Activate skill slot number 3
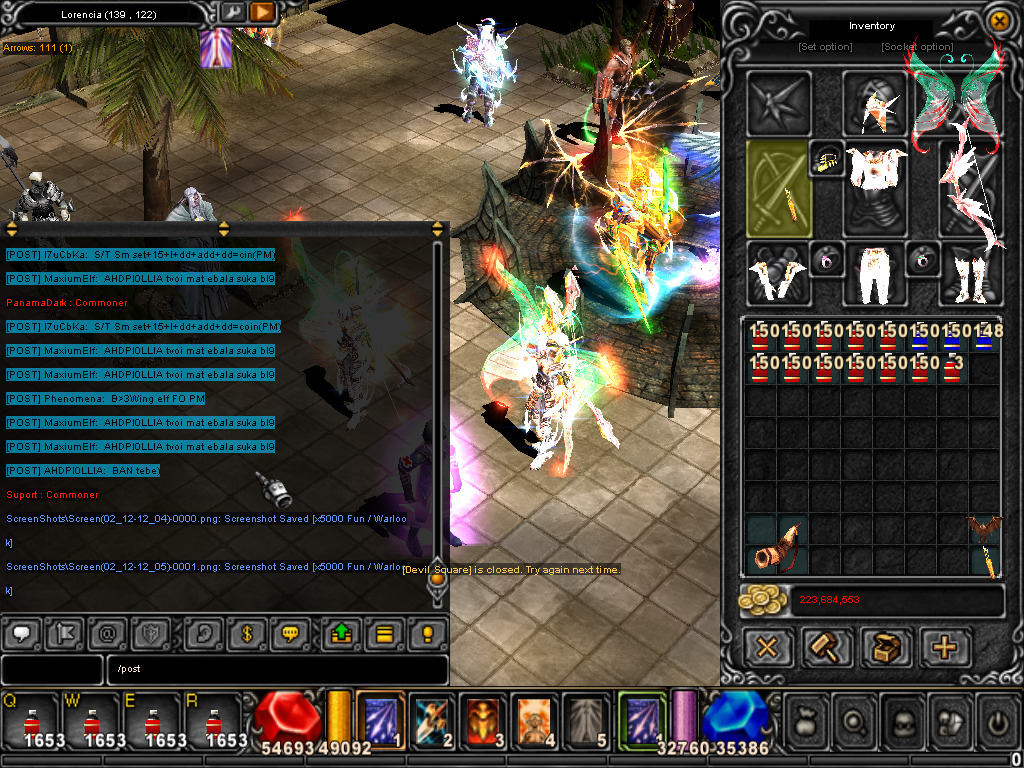 click(x=486, y=720)
